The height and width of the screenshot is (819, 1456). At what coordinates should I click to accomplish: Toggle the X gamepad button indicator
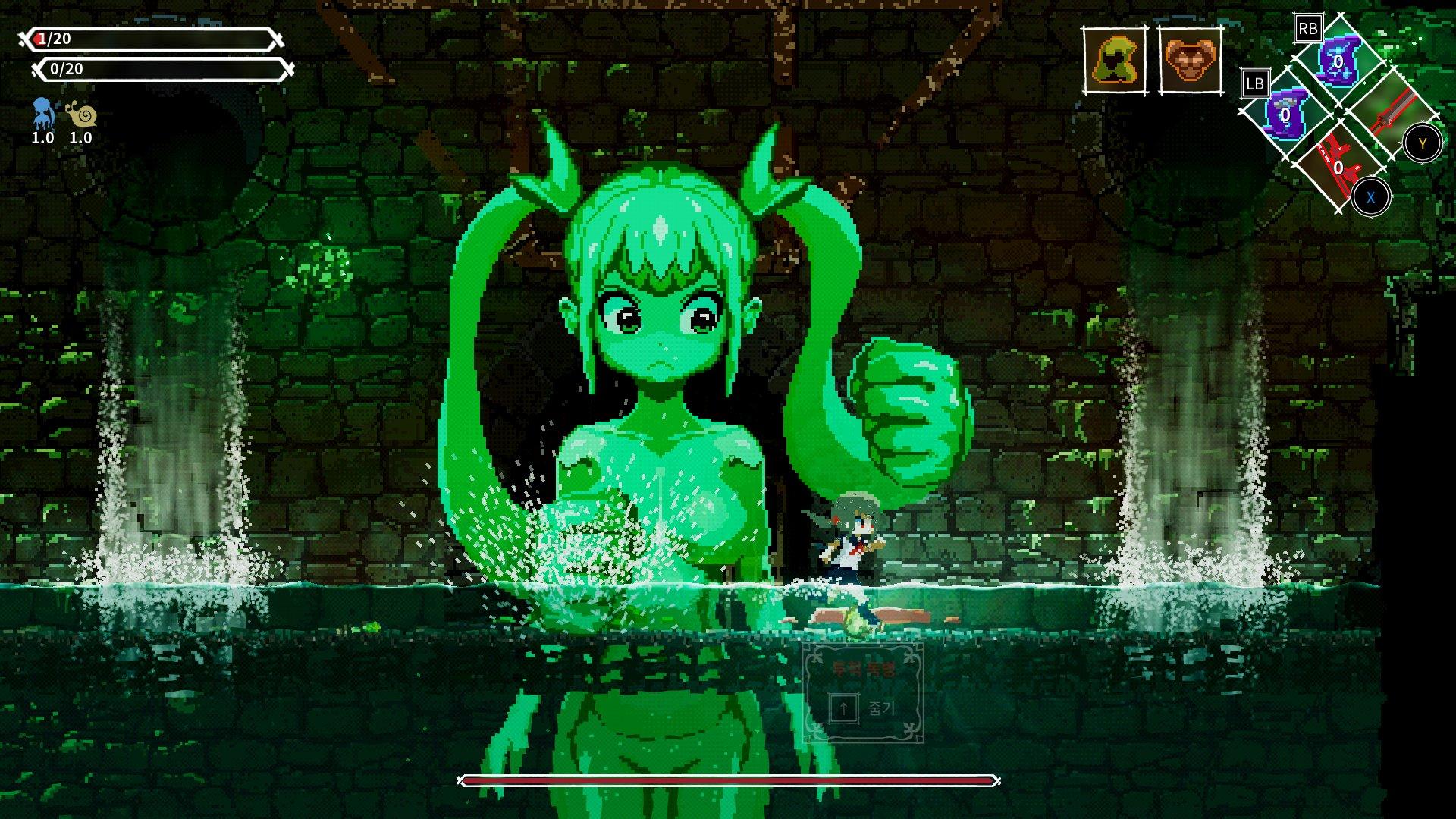pyautogui.click(x=1371, y=196)
